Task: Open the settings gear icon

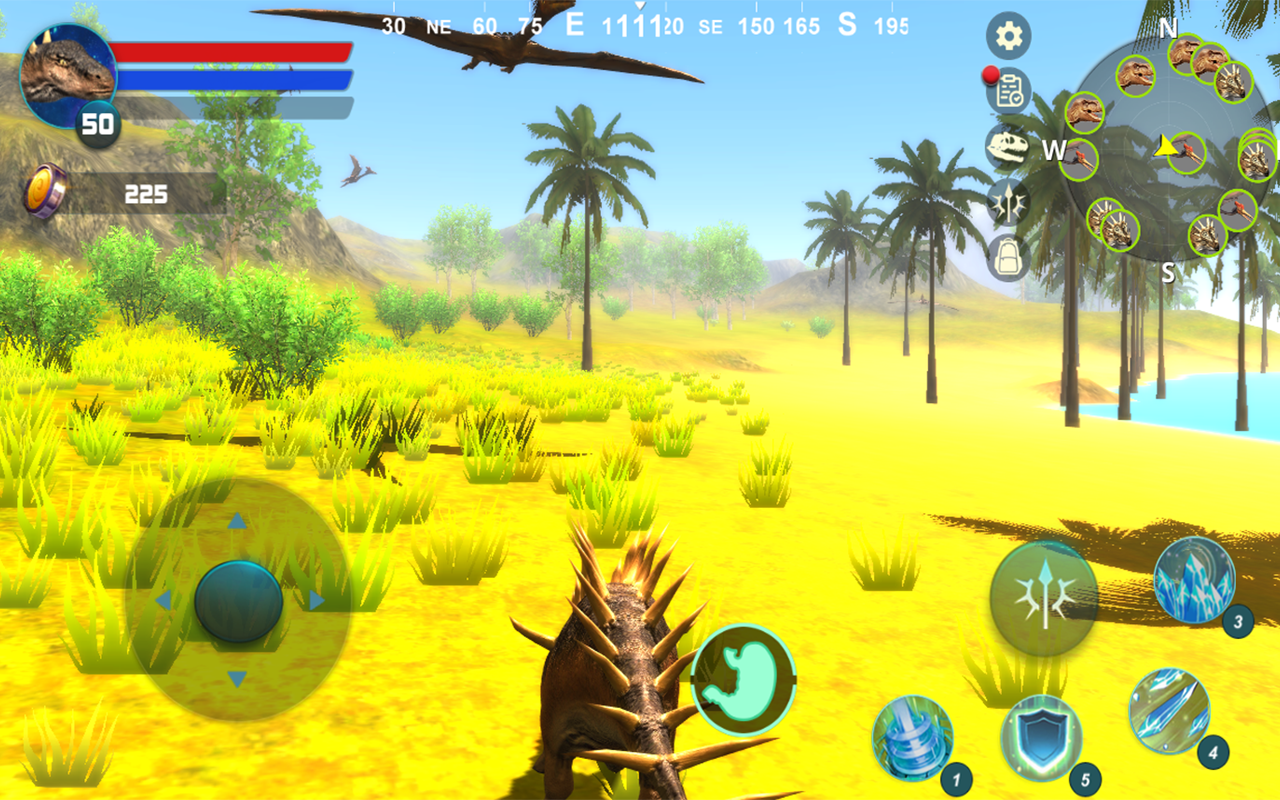Action: [1008, 34]
